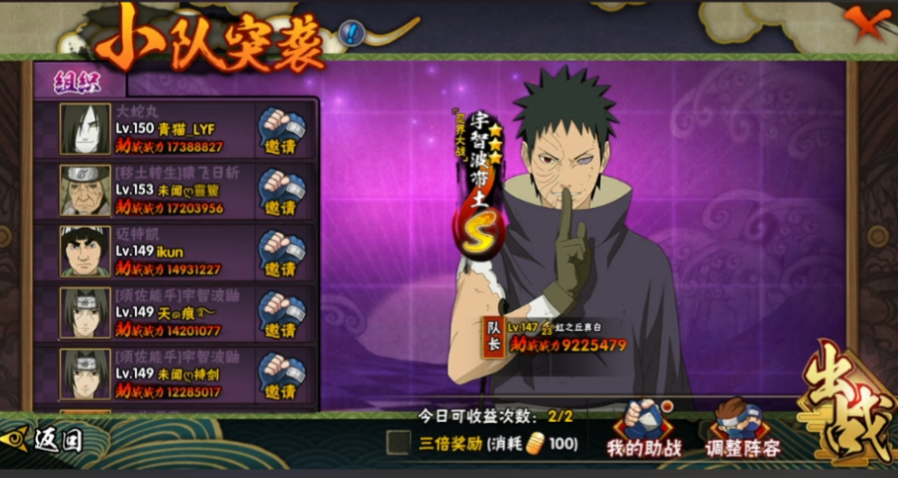
Task: Tick the 三倍奖励 checkbox
Action: (399, 442)
